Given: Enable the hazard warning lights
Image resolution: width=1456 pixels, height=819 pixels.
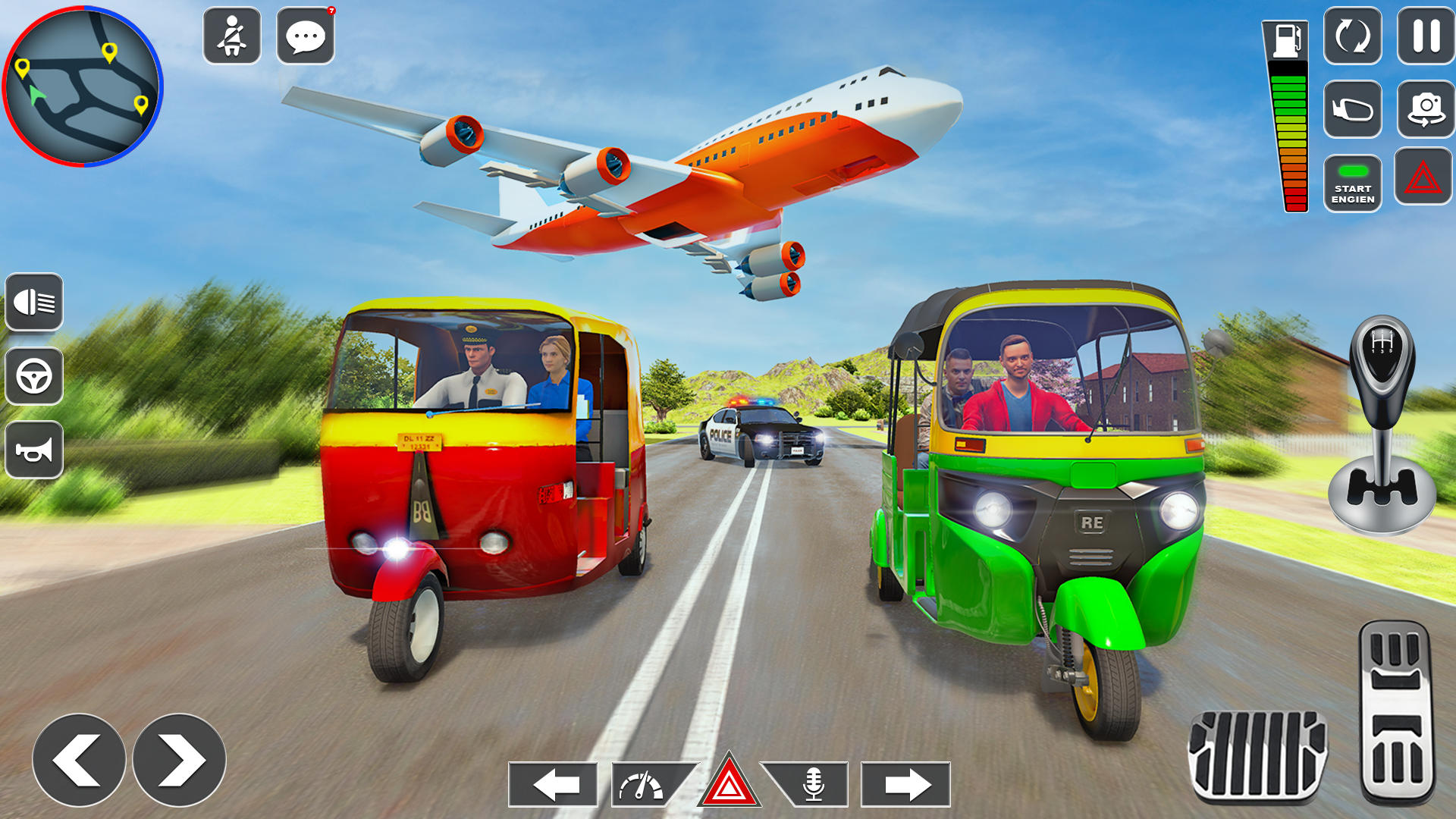Looking at the screenshot, I should [x=1425, y=176].
